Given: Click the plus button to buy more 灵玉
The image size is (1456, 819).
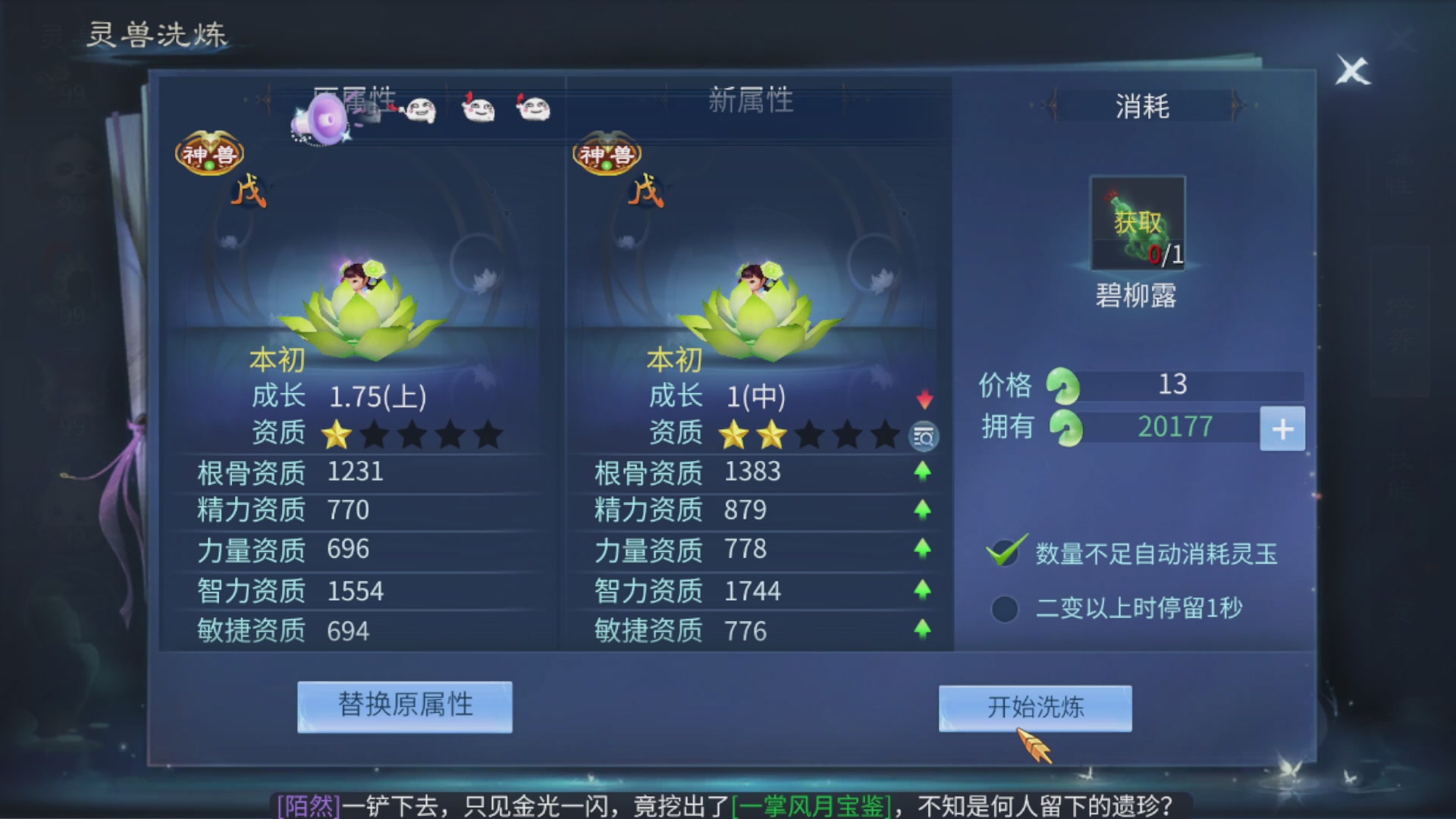Looking at the screenshot, I should tap(1282, 428).
